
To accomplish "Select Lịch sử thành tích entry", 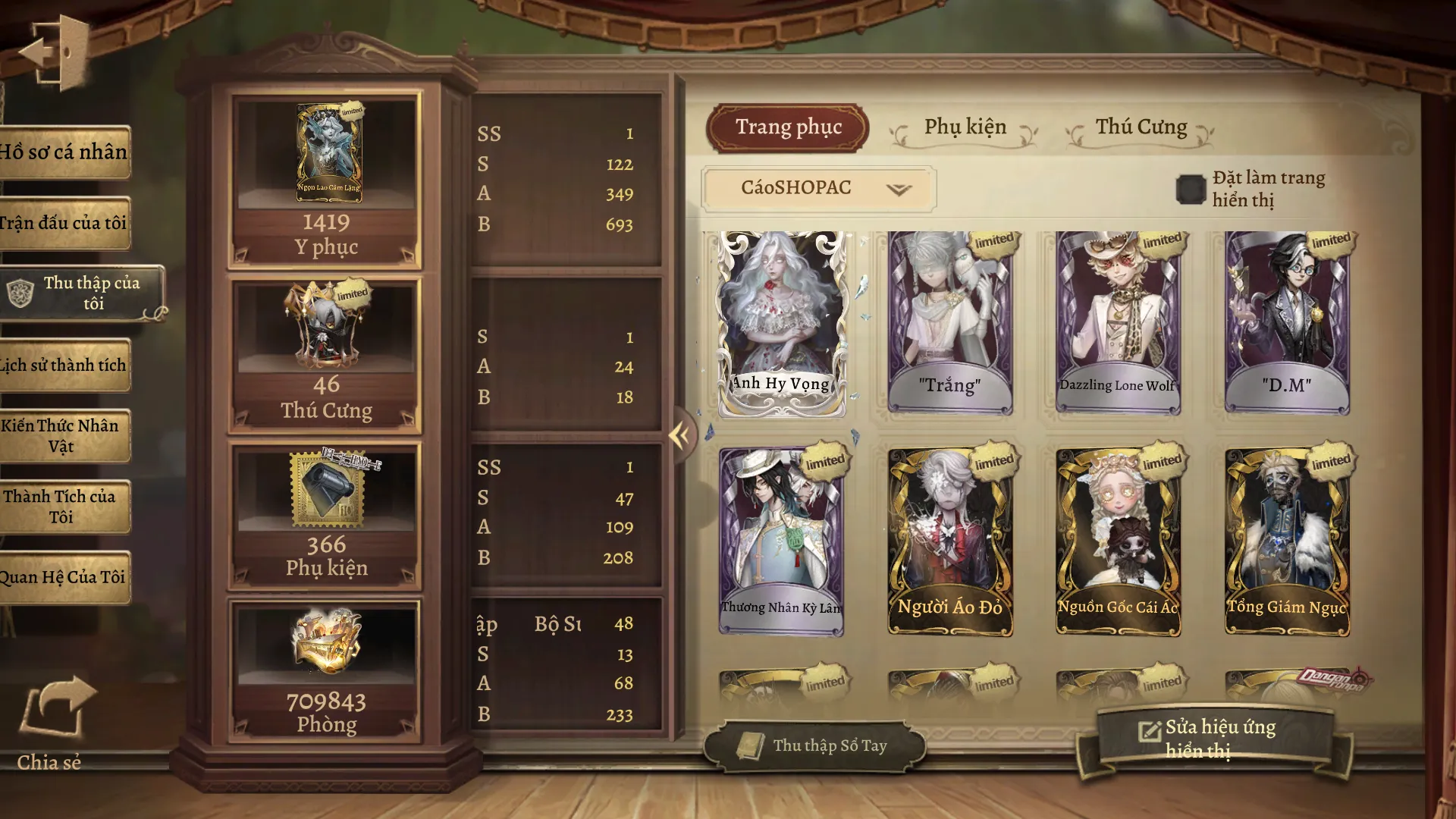I will coord(64,365).
